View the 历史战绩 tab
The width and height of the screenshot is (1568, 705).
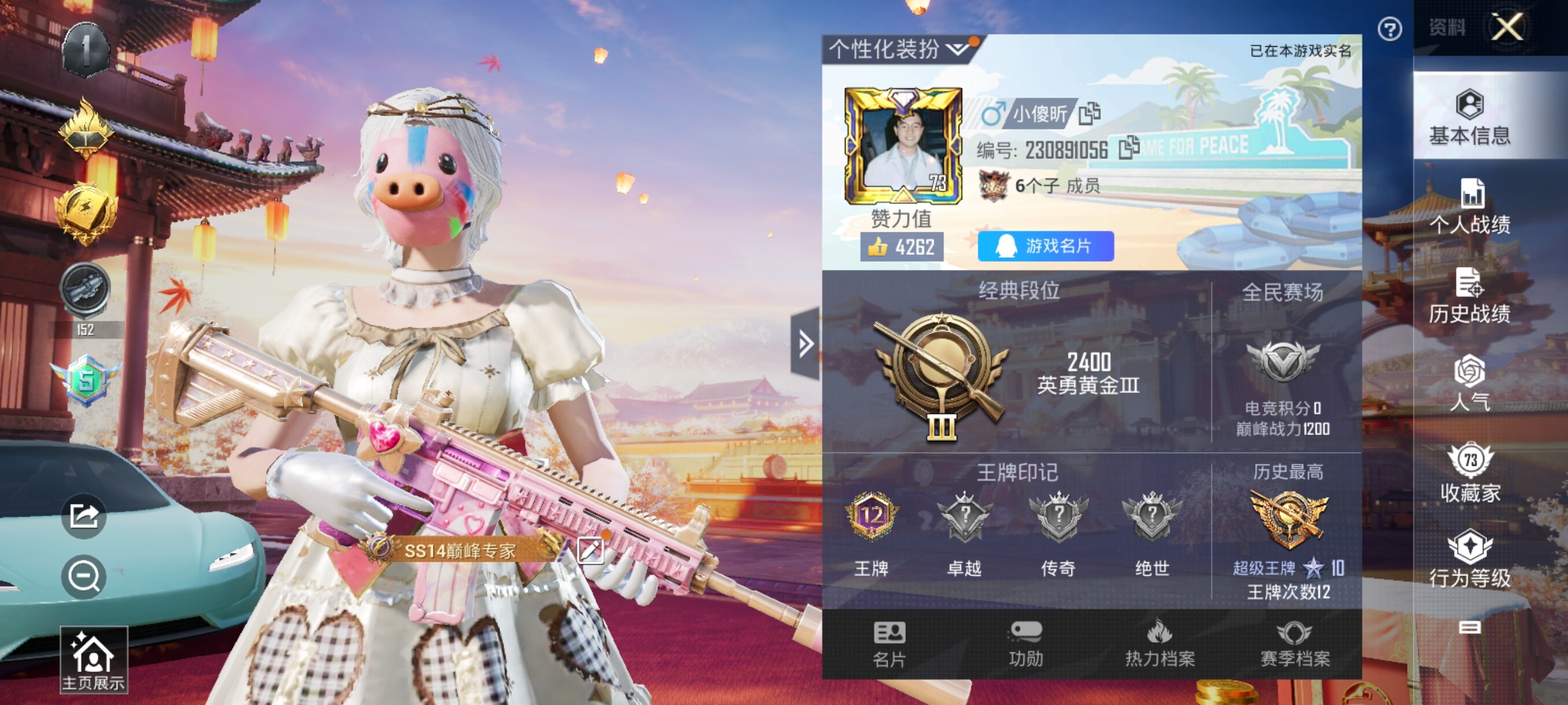[x=1469, y=296]
